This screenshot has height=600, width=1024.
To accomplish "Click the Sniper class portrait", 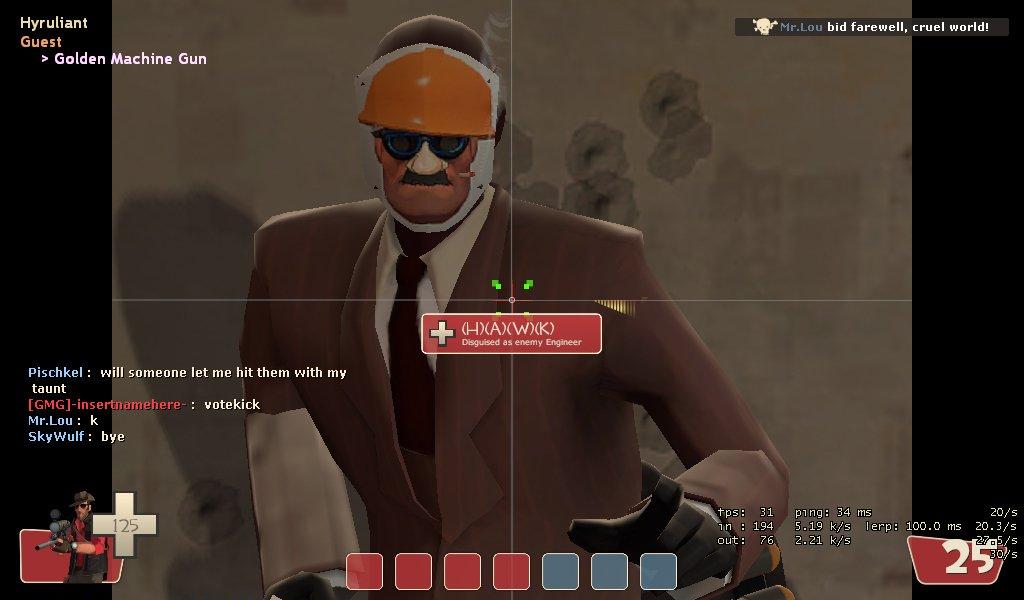I will click(73, 539).
